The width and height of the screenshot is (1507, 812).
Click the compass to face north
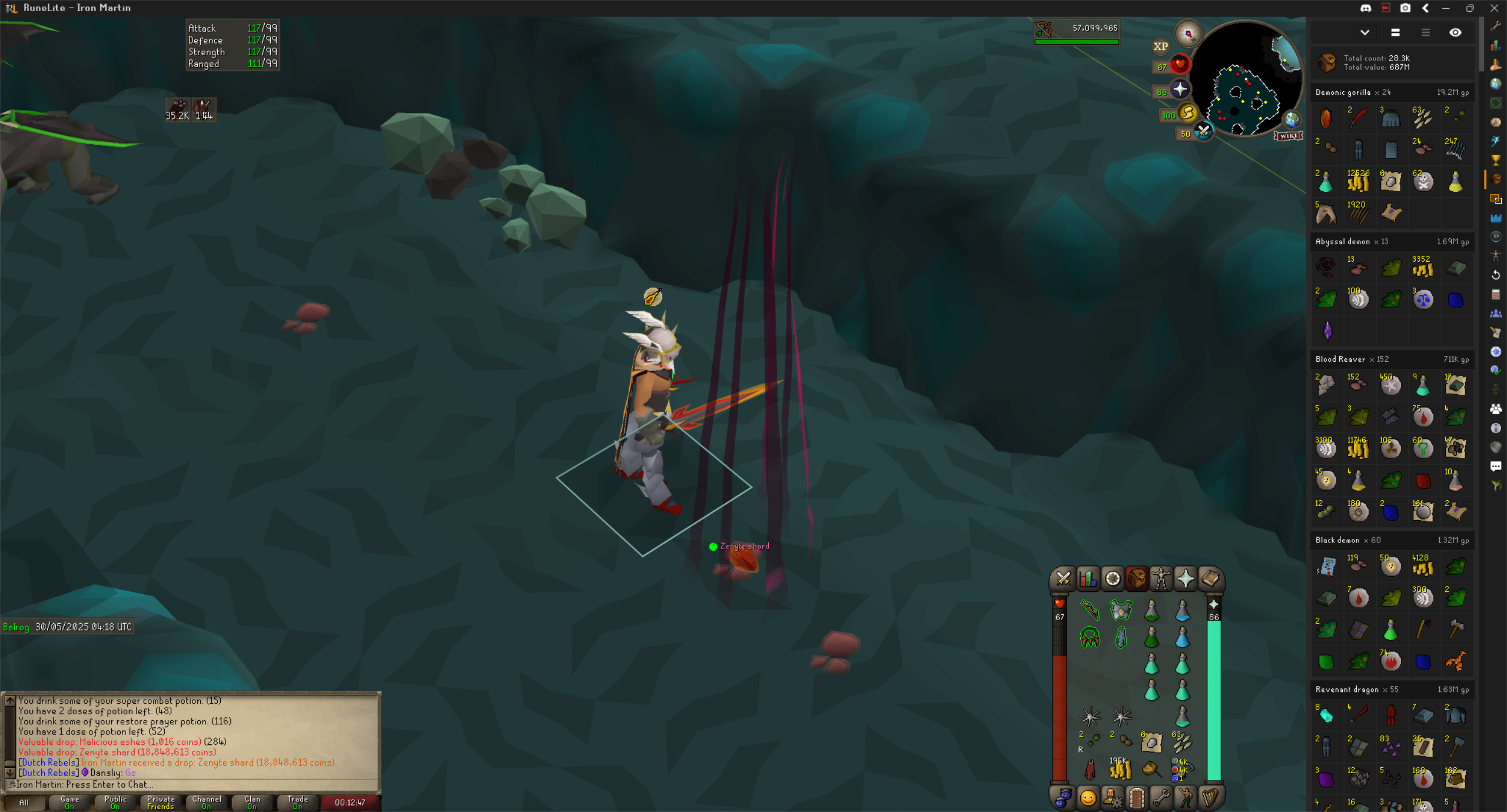tap(1188, 34)
